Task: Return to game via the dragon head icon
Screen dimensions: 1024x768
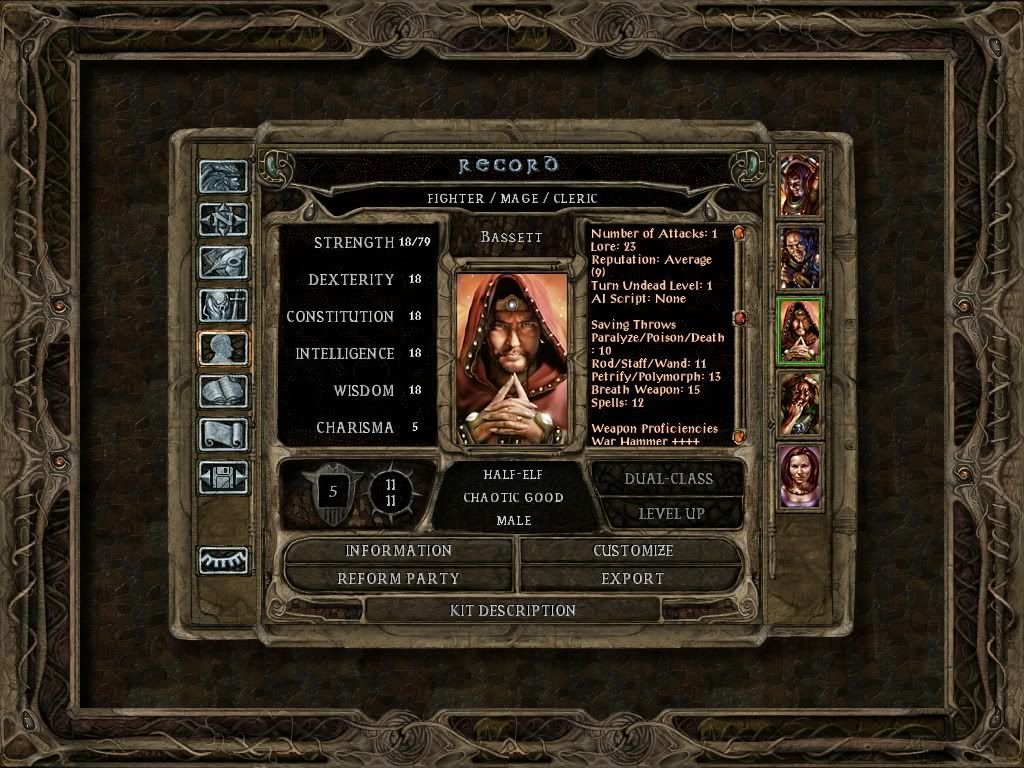Action: [223, 177]
